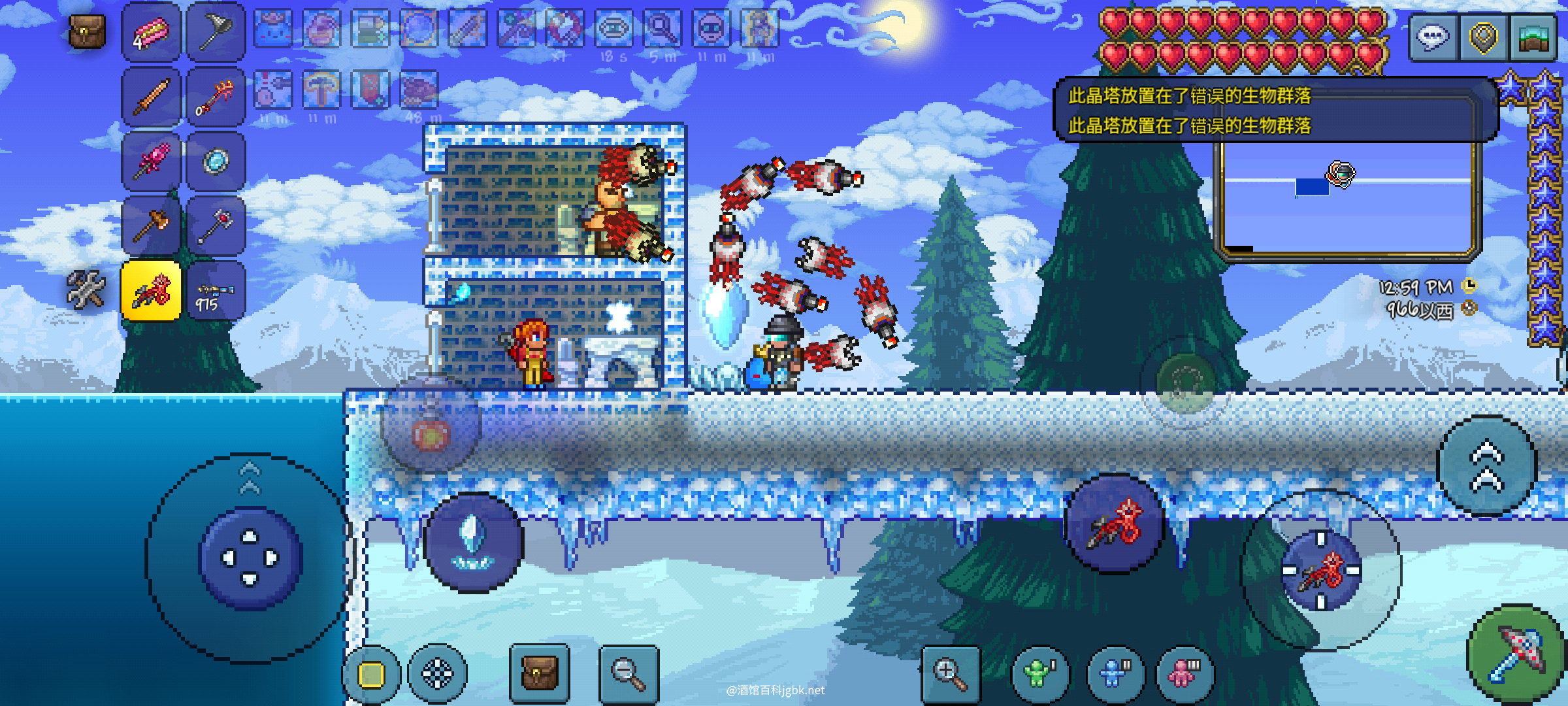1568x706 pixels.
Task: Tap the yellow map pin button
Action: click(x=1483, y=37)
